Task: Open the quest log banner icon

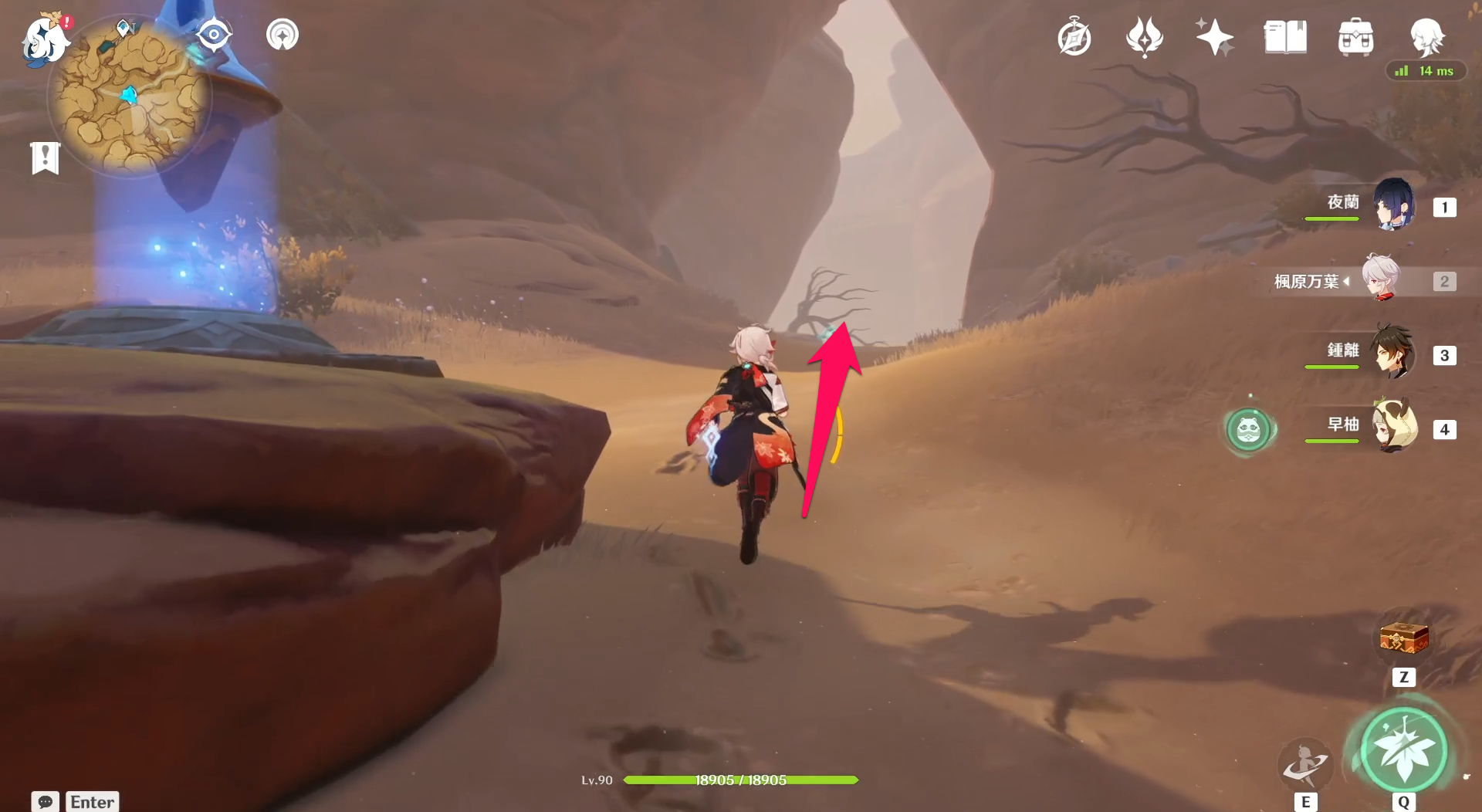Action: click(x=46, y=158)
